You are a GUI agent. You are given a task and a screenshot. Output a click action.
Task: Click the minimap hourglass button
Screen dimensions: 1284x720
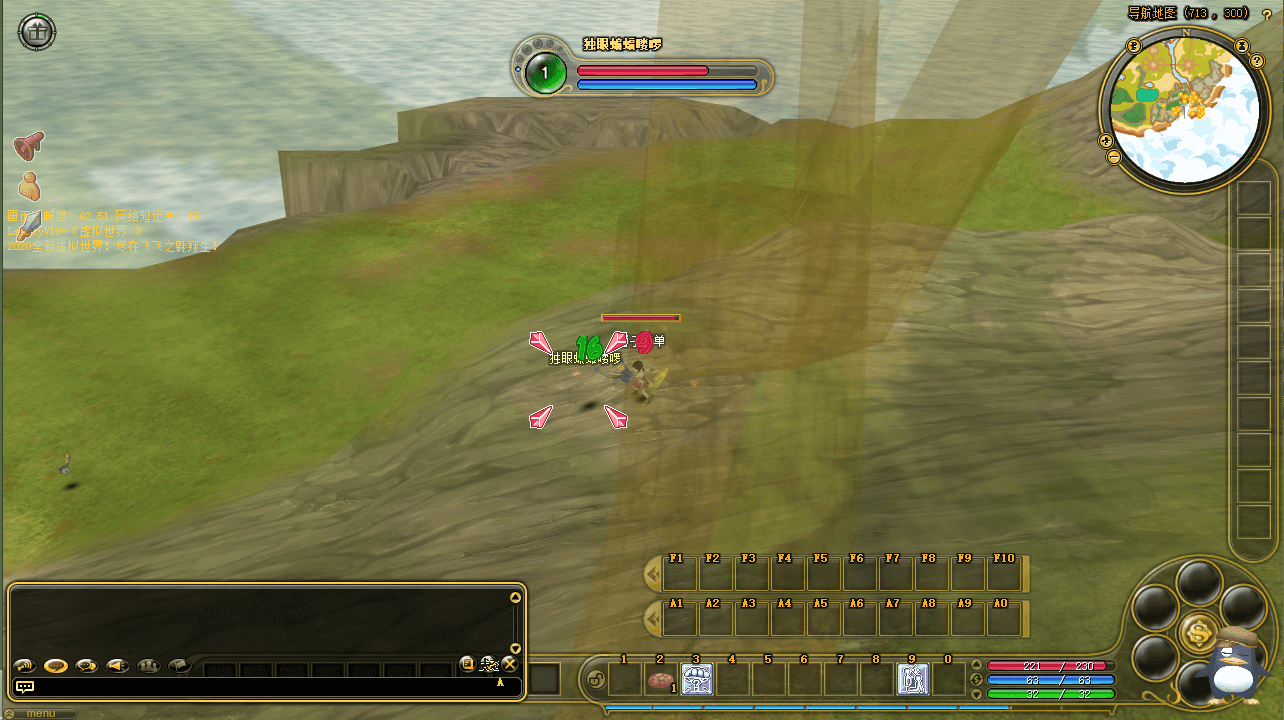pyautogui.click(x=1241, y=45)
